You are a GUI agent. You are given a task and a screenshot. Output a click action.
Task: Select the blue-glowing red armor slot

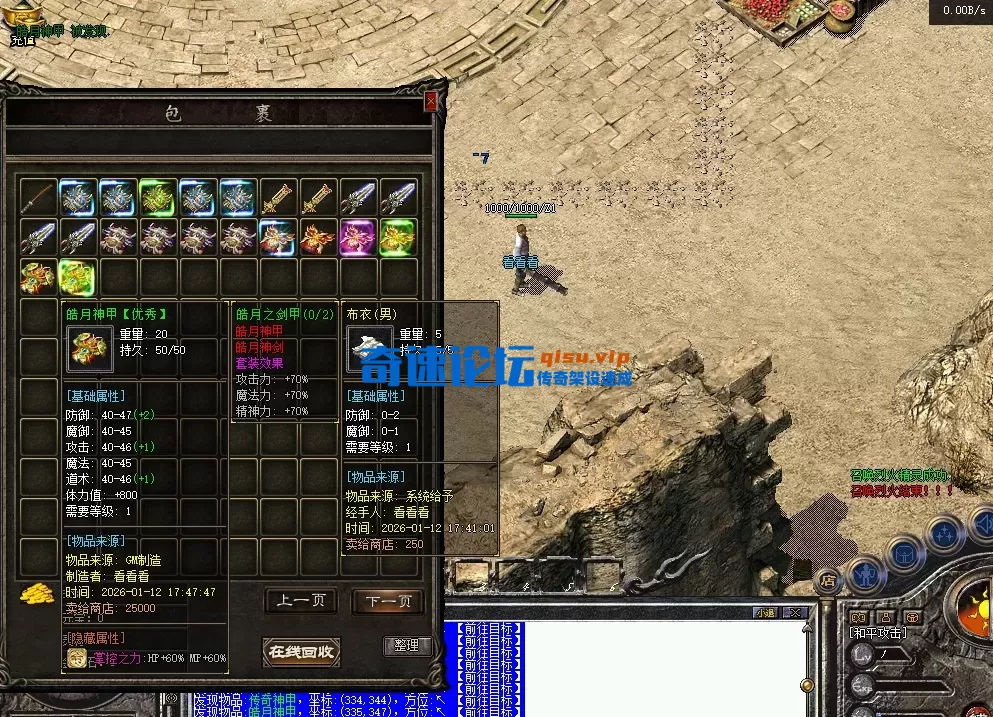[x=278, y=238]
